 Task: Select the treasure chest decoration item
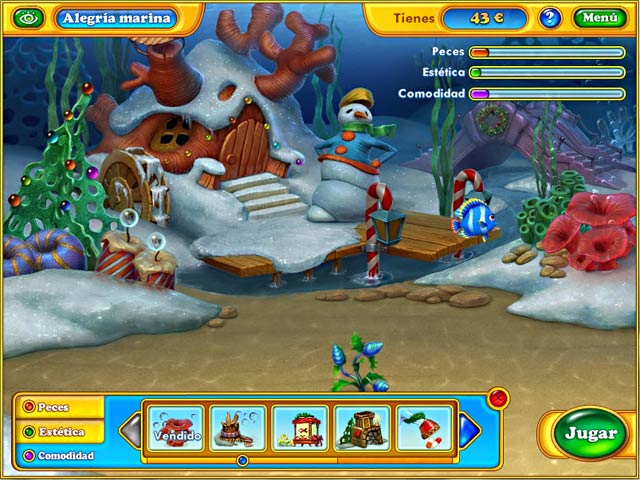coord(362,427)
